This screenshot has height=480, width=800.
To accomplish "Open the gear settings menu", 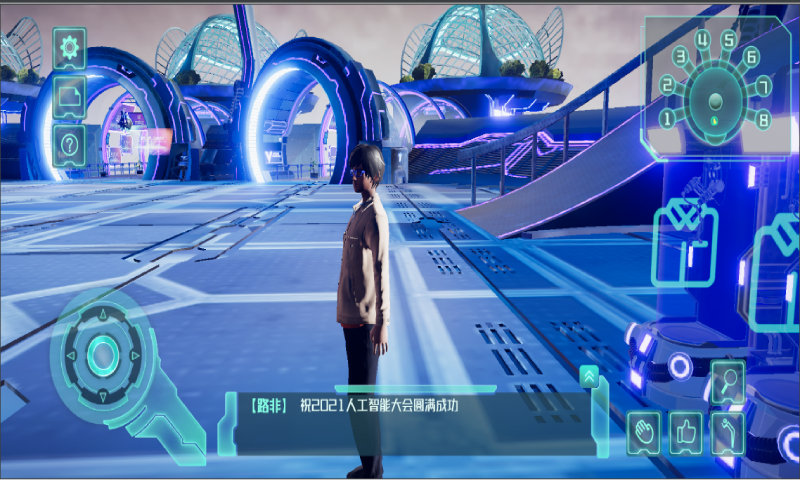I will tap(69, 47).
